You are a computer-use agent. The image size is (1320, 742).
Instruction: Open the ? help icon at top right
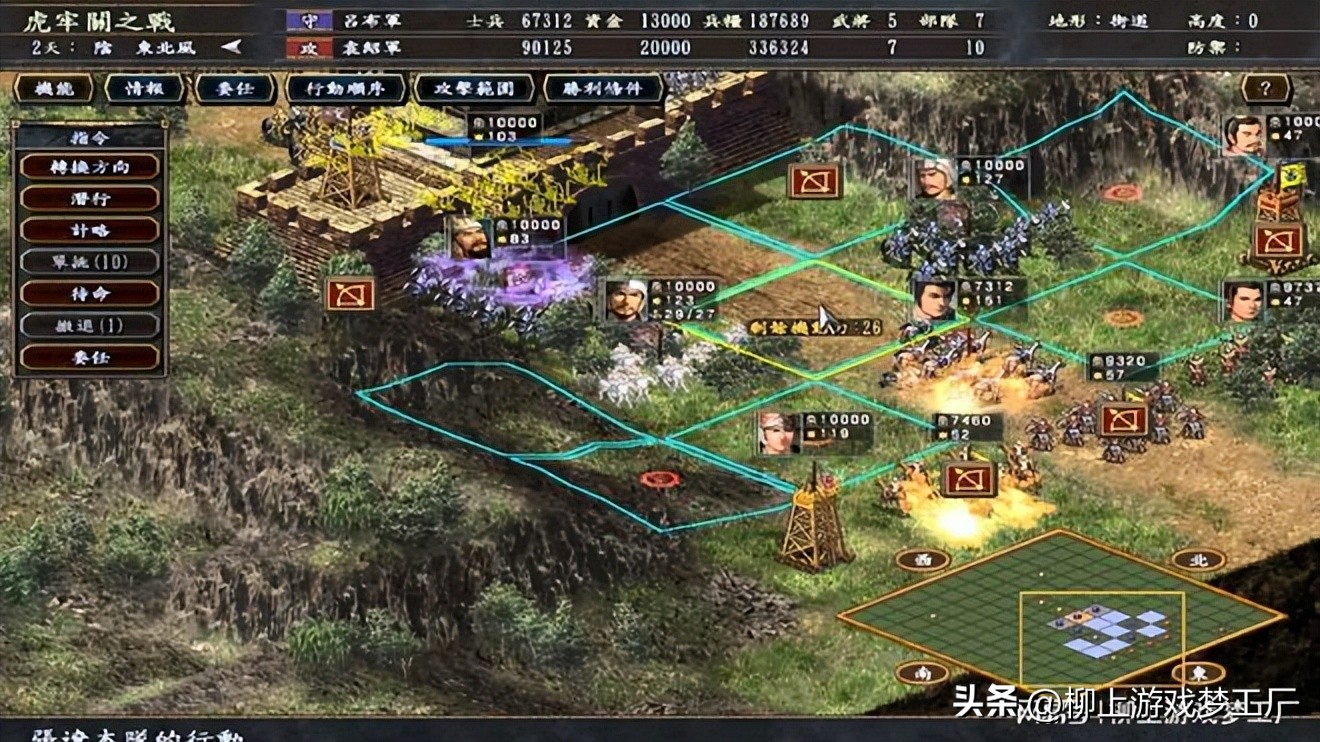coord(1264,88)
